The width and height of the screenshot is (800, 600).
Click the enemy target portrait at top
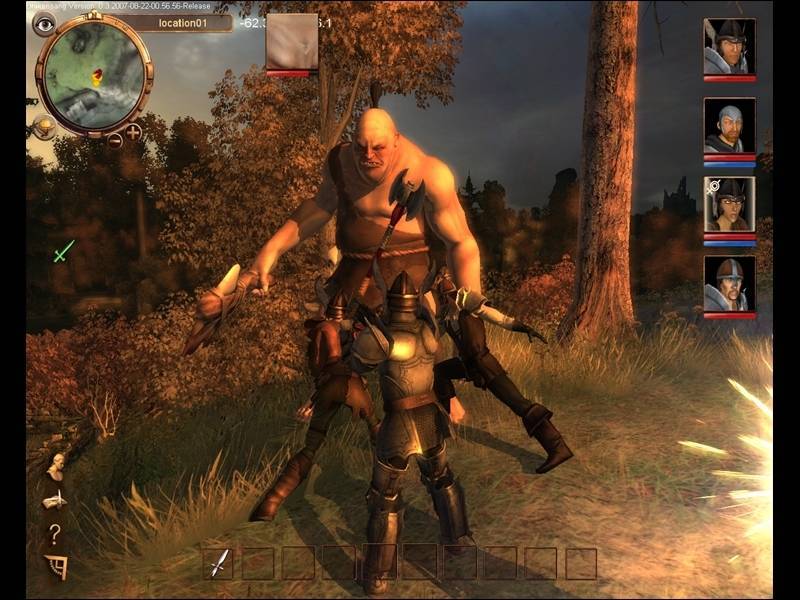(292, 42)
